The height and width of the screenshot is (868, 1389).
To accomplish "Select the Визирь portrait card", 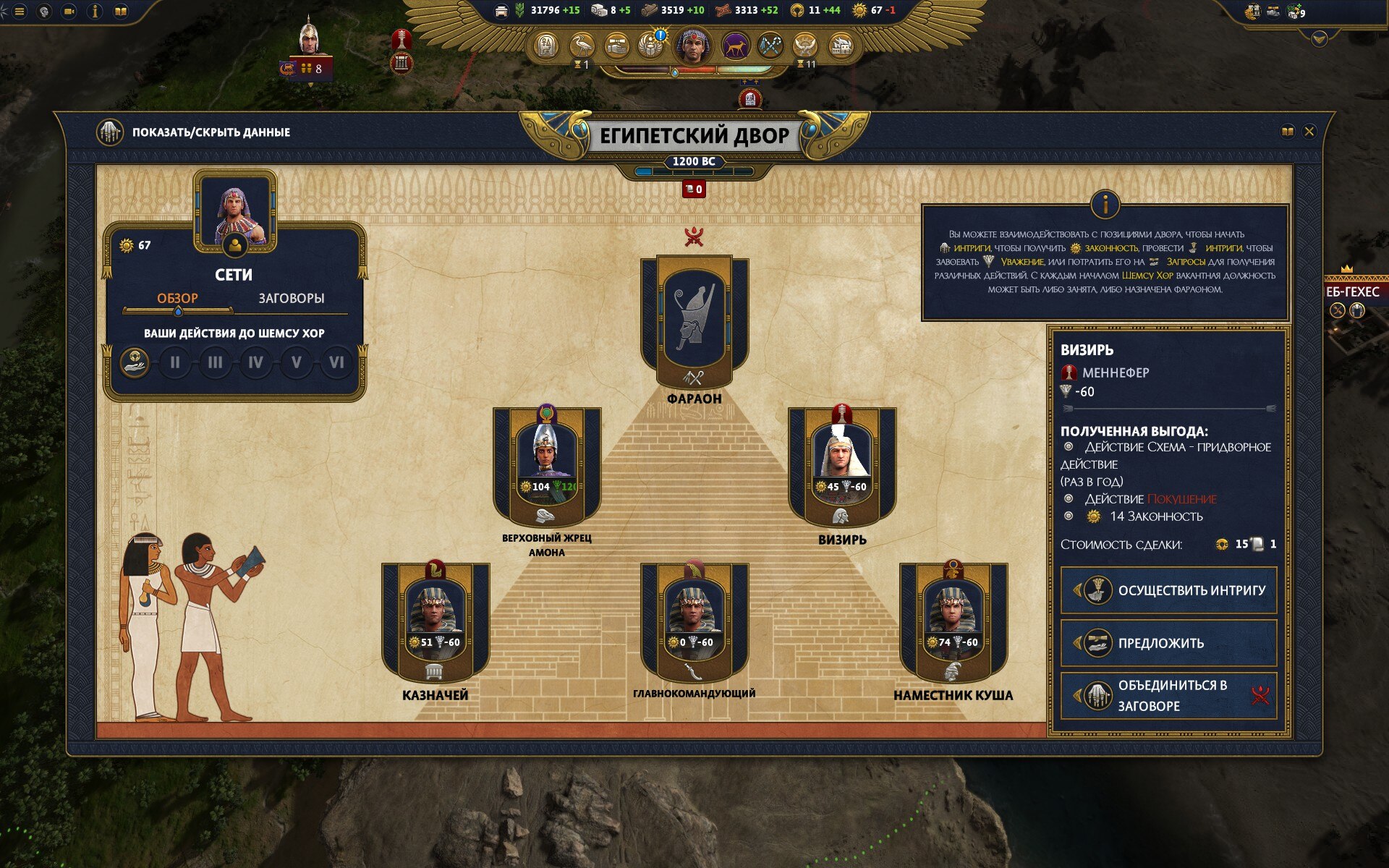I will tap(841, 463).
